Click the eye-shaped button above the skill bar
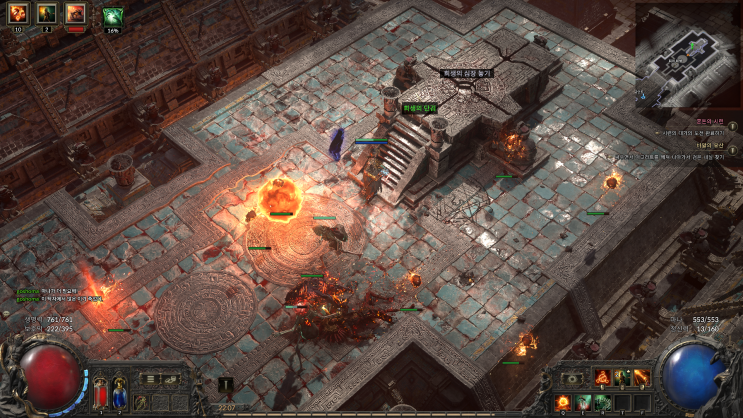Screen dimensions: 743x418 point(573,378)
